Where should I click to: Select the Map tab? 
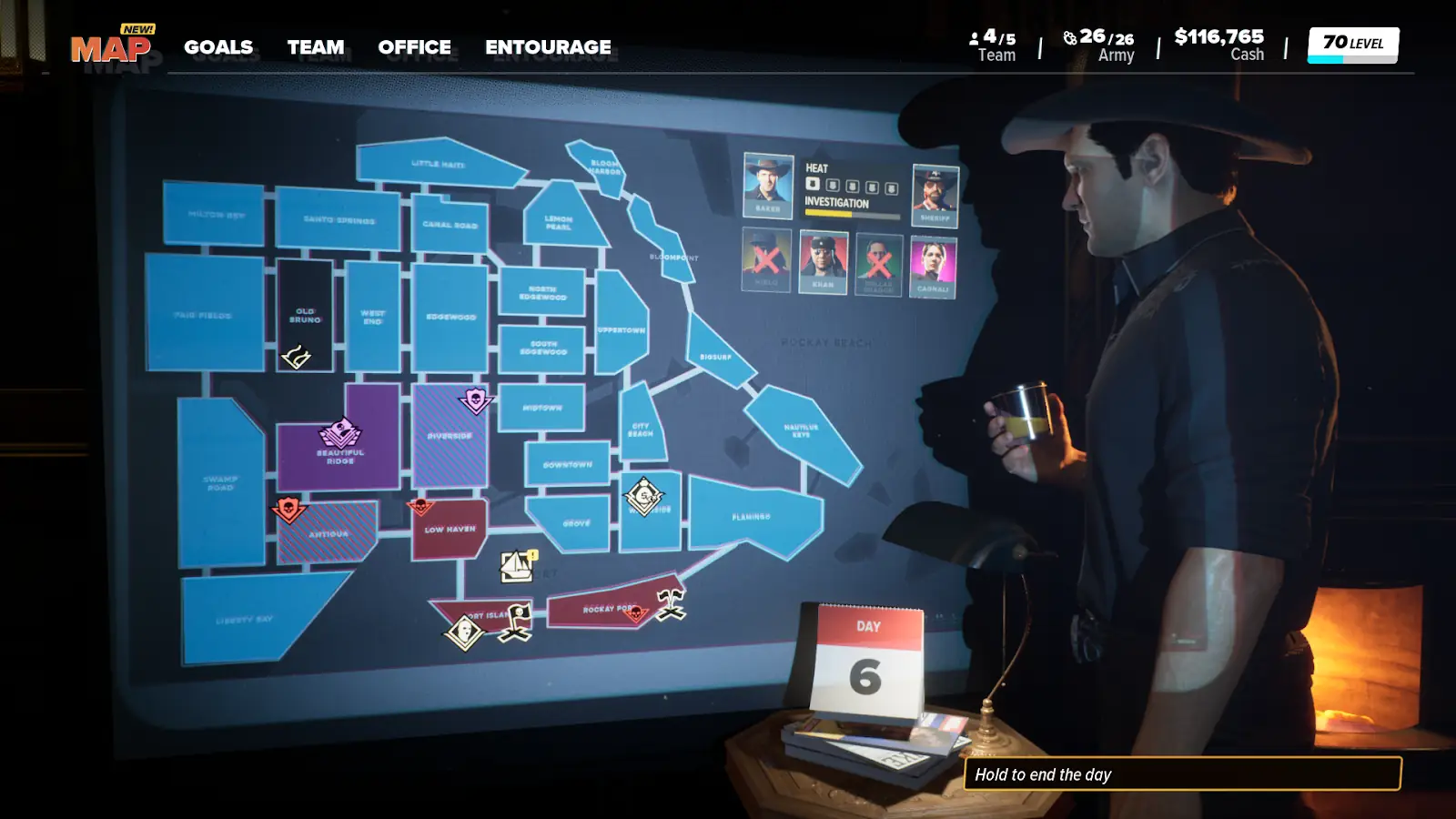[x=111, y=49]
